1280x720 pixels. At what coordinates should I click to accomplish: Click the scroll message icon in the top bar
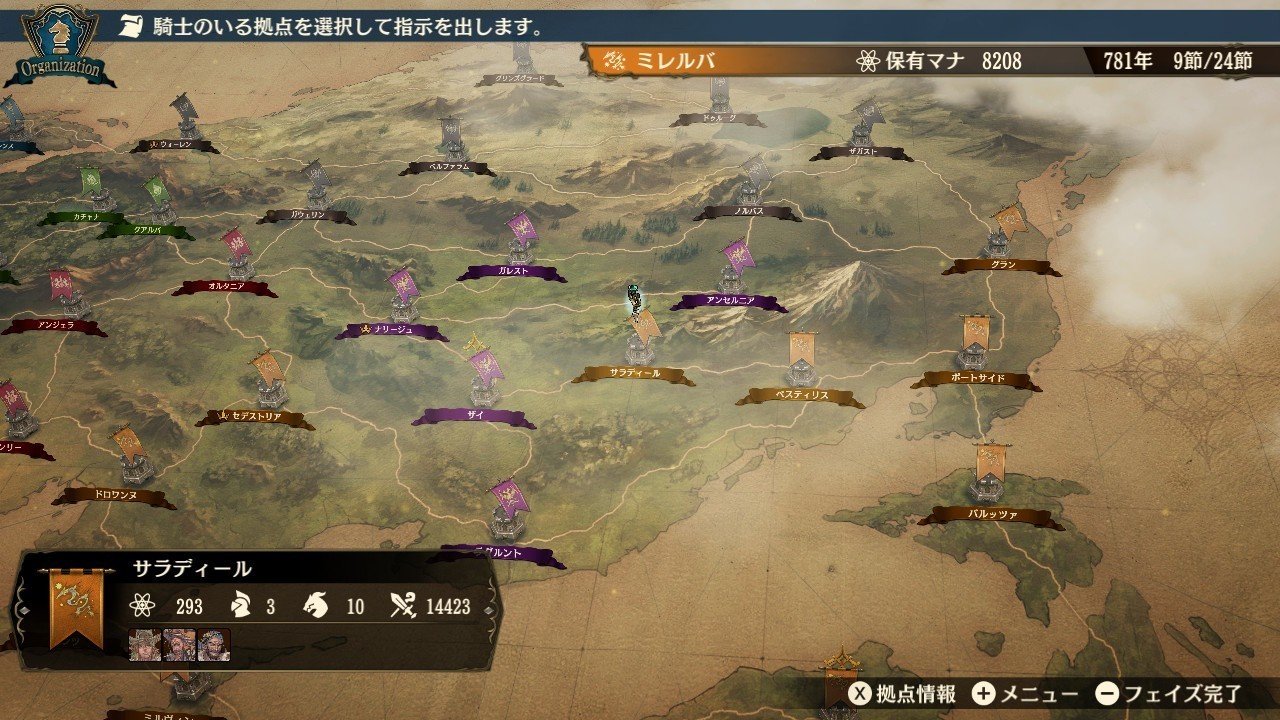point(131,27)
